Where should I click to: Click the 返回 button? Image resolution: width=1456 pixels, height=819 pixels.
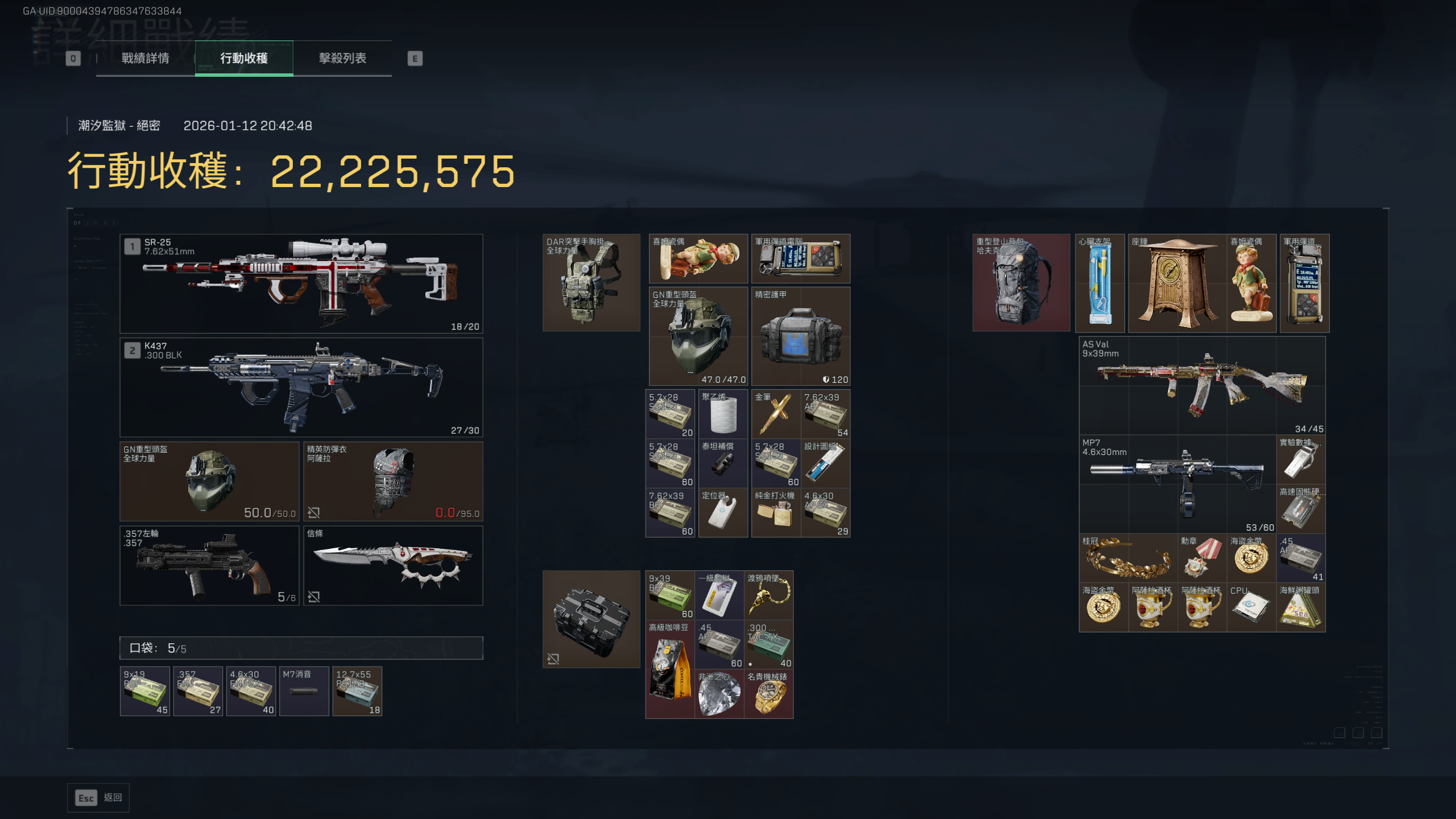(98, 797)
